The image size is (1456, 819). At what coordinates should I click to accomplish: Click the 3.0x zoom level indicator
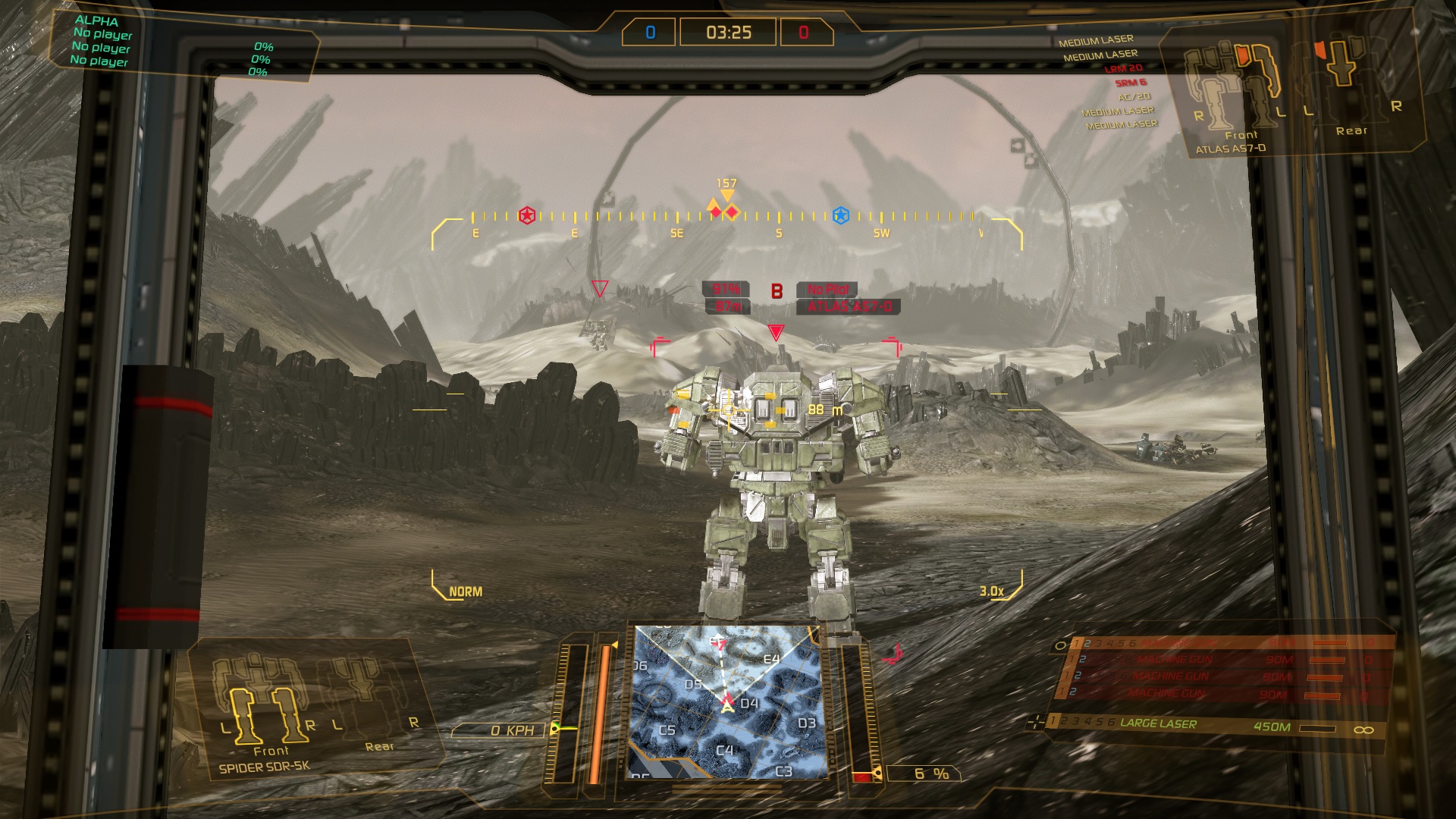[x=991, y=591]
